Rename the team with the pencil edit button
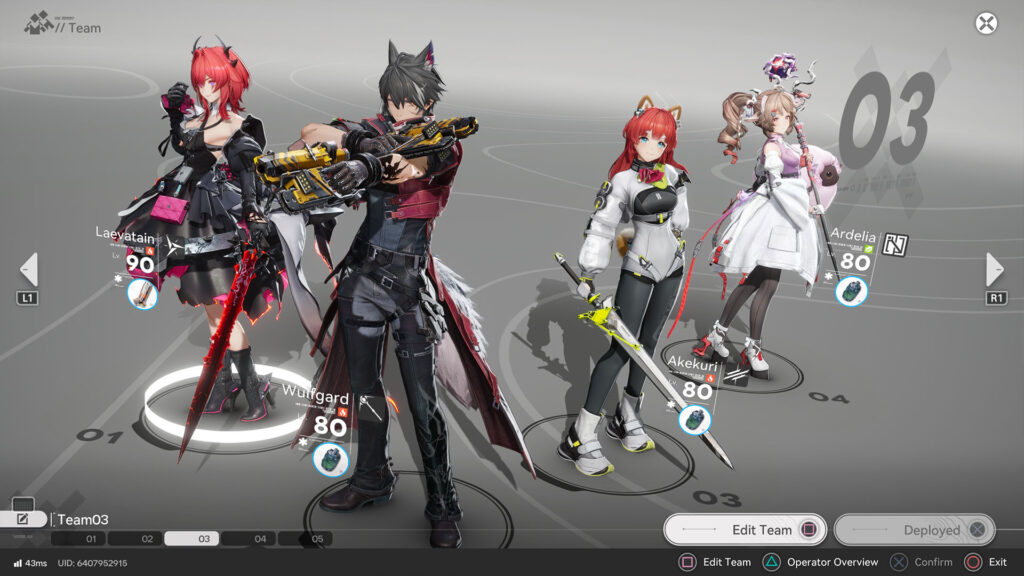The image size is (1024, 576). (23, 519)
